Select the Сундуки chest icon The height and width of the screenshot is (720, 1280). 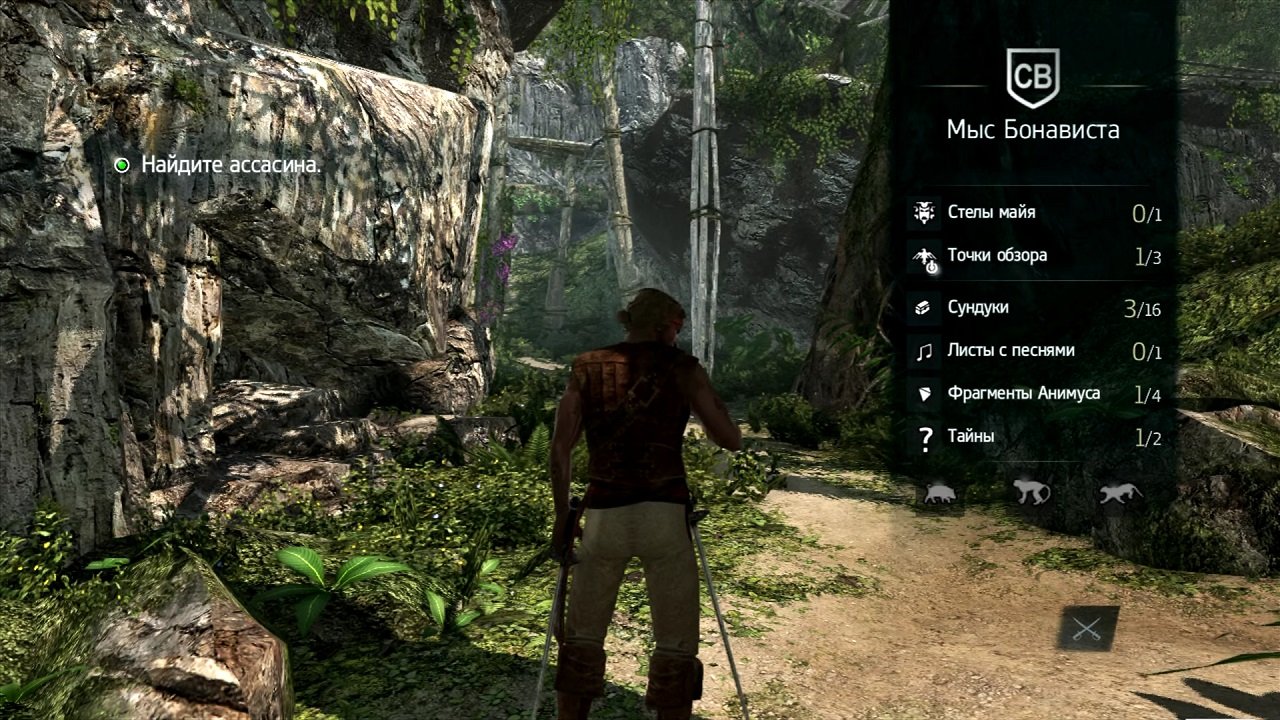(923, 309)
